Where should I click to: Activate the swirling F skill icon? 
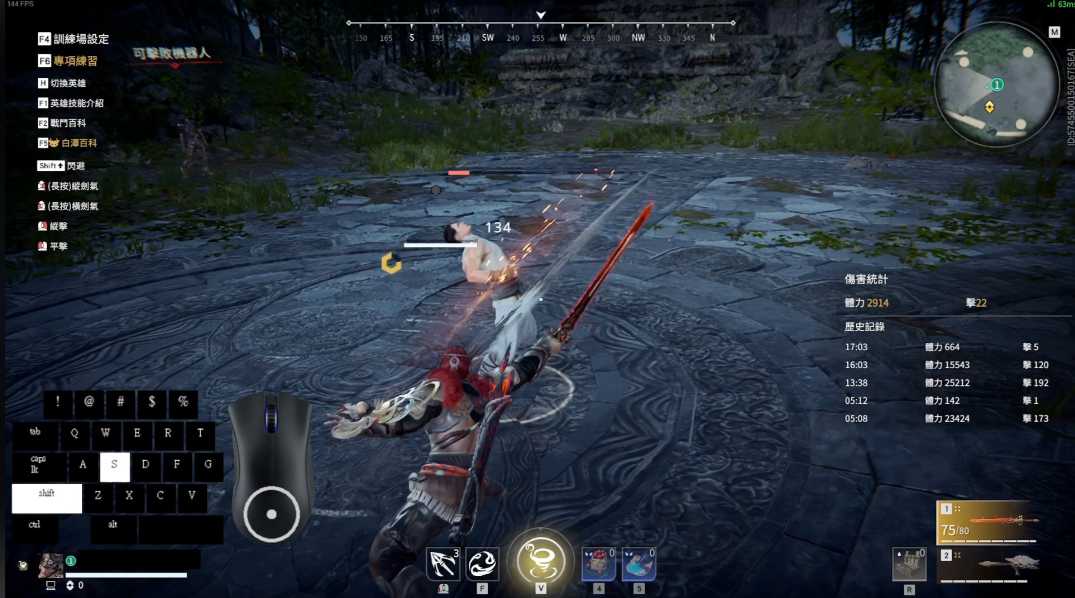coord(482,564)
